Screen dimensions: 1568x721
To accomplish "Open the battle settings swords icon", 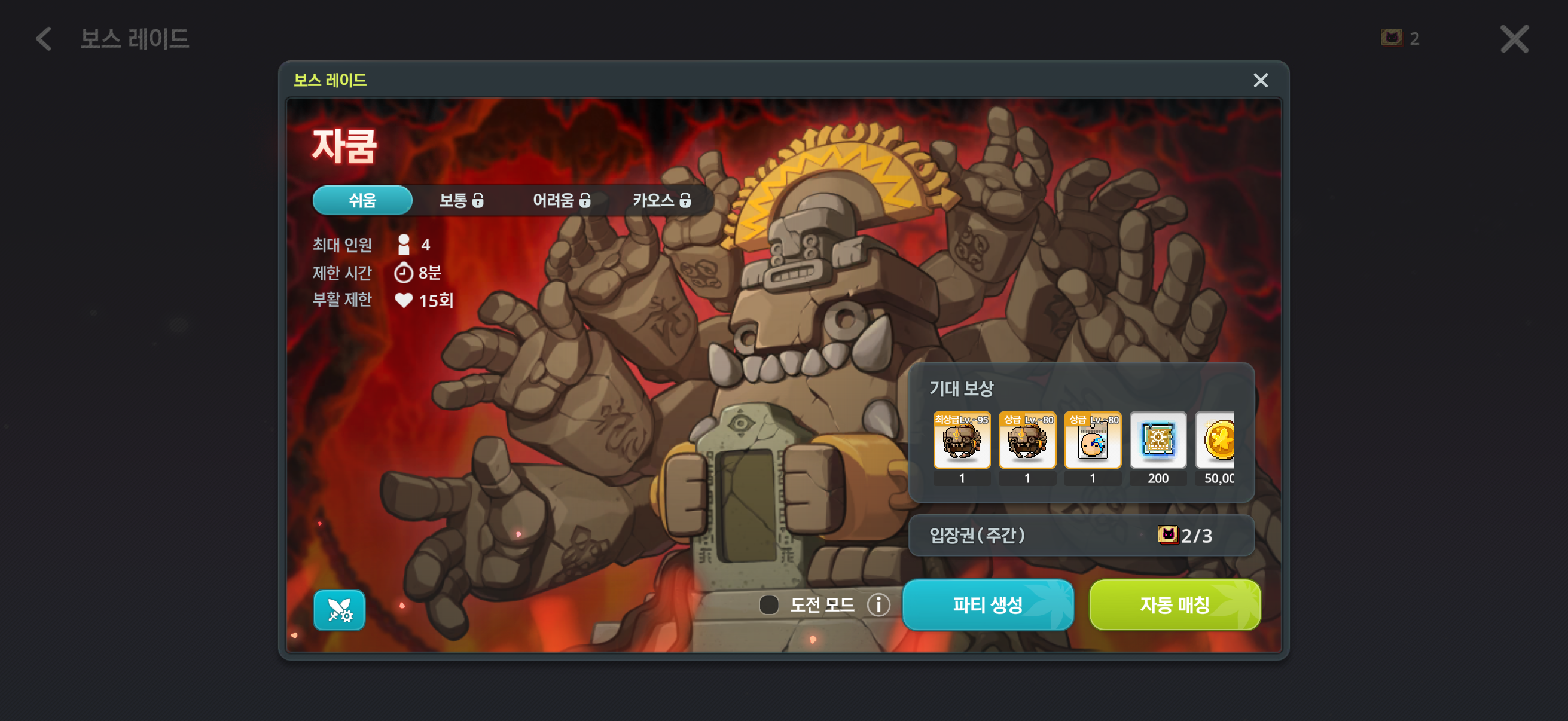I will pyautogui.click(x=339, y=610).
